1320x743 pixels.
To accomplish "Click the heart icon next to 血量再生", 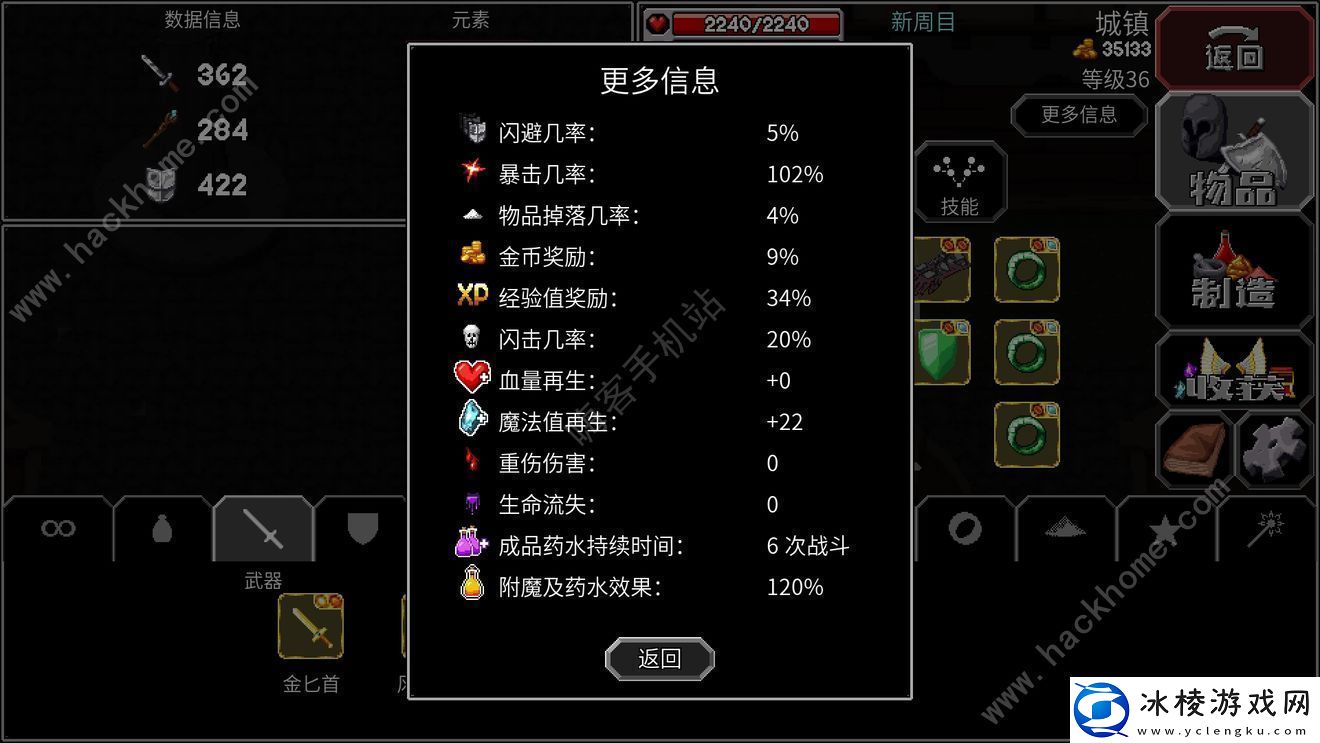I will (470, 379).
